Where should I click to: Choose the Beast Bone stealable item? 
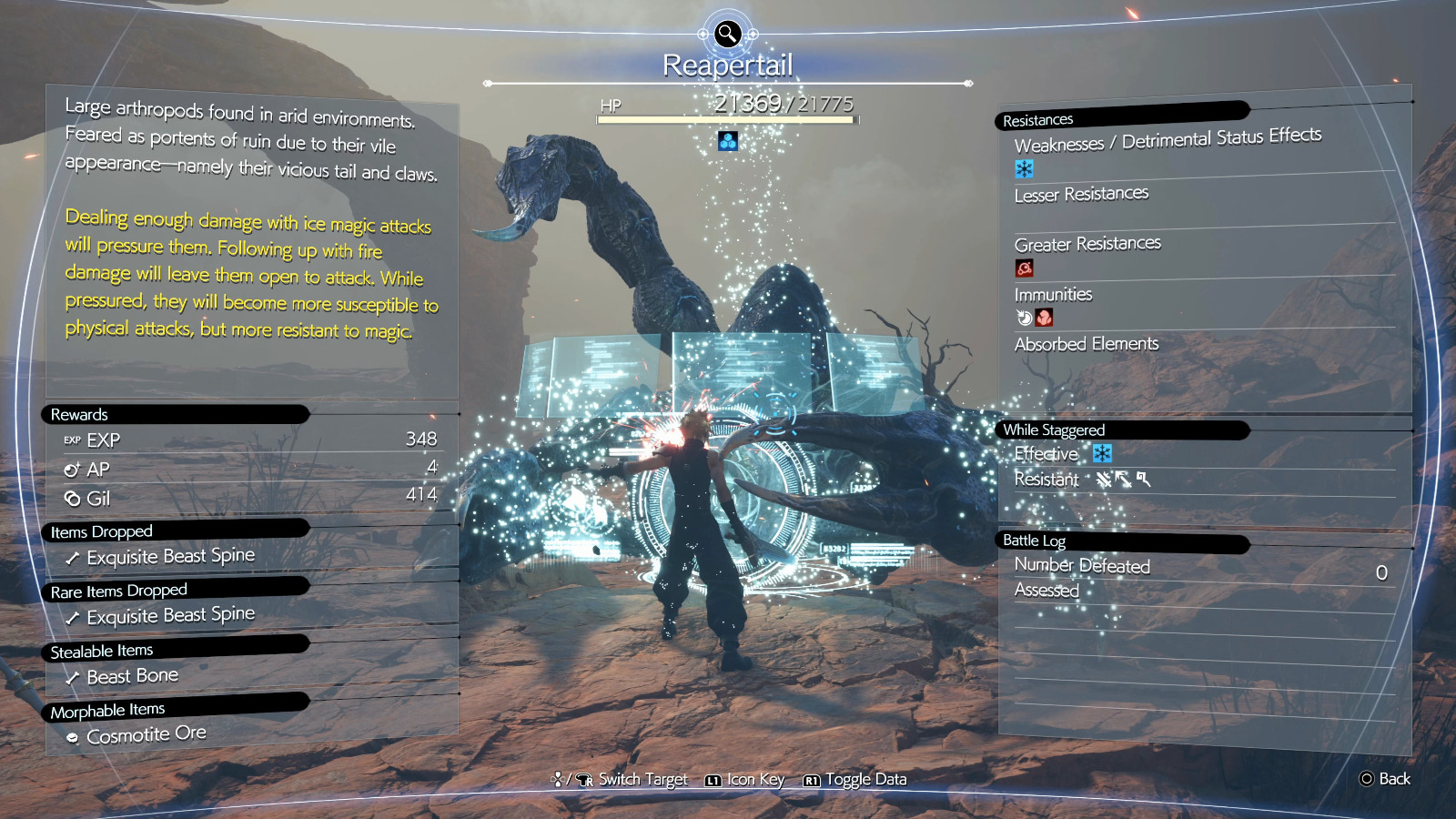(132, 676)
